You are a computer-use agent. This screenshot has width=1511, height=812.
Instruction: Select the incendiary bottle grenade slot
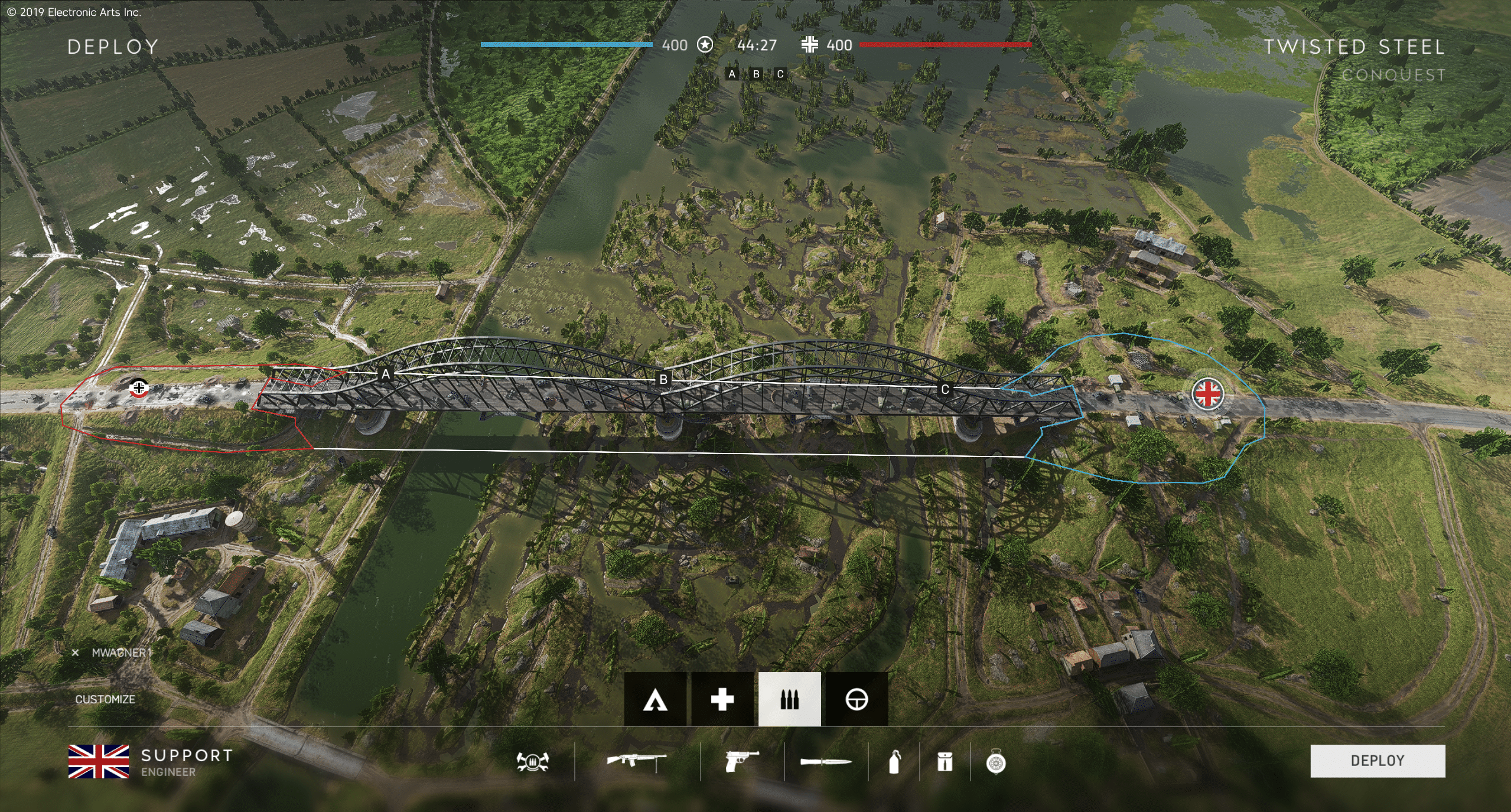coord(894,762)
